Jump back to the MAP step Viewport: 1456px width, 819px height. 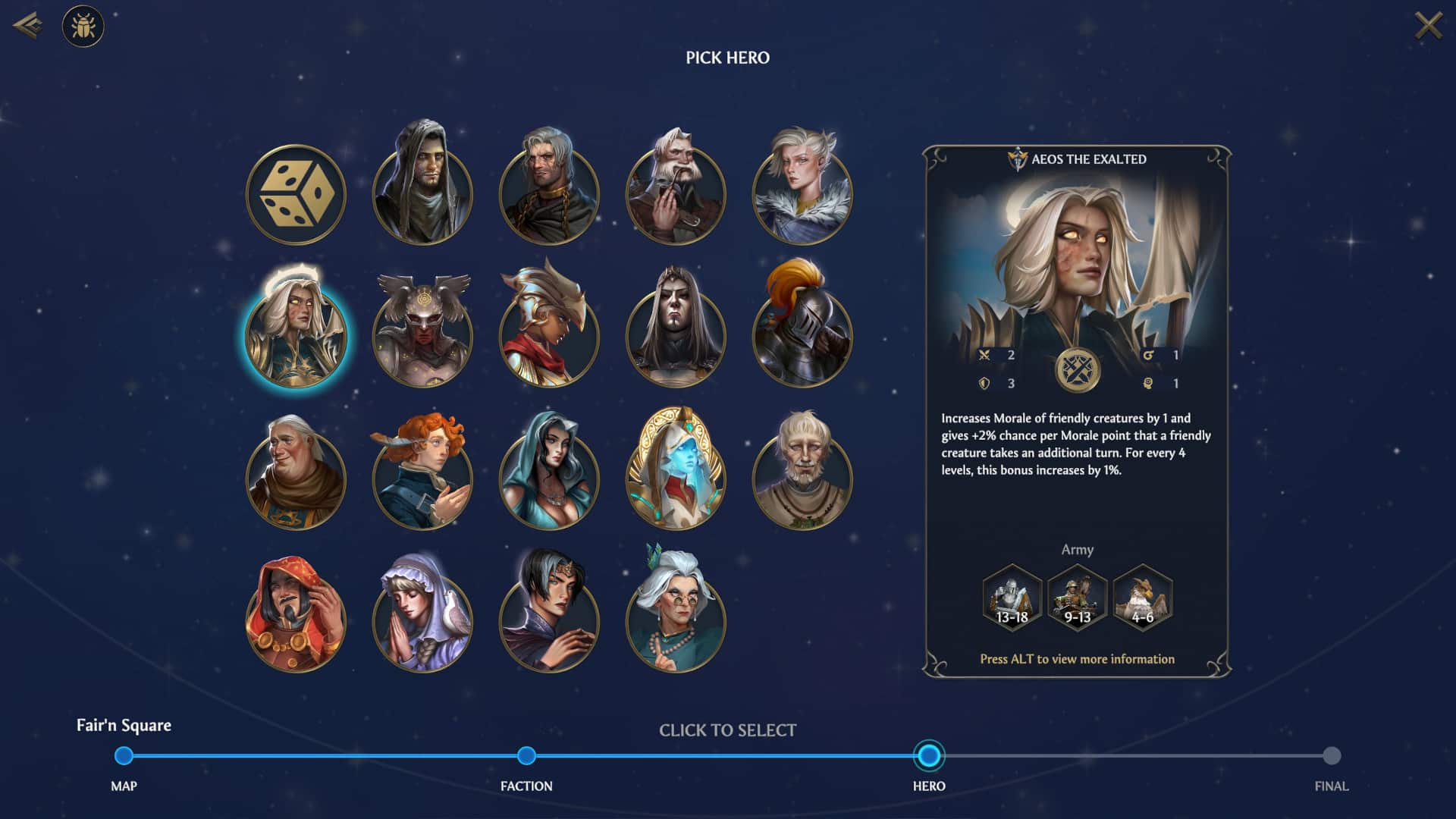tap(124, 755)
